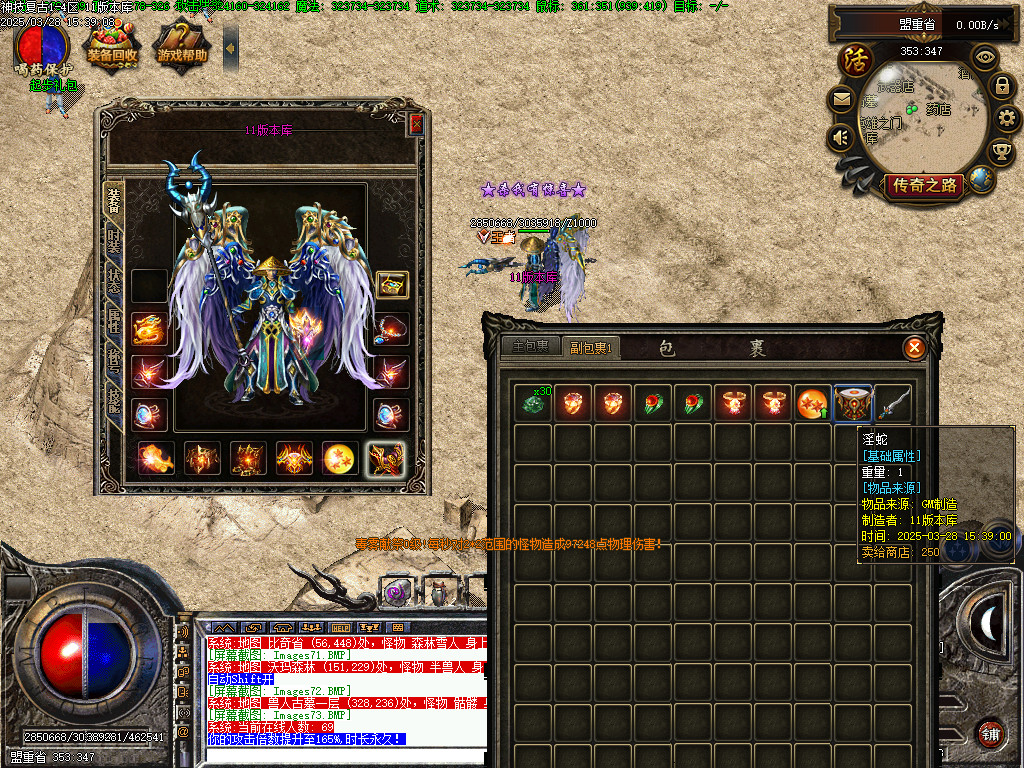Toggle the eye visibility icon

tap(985, 57)
